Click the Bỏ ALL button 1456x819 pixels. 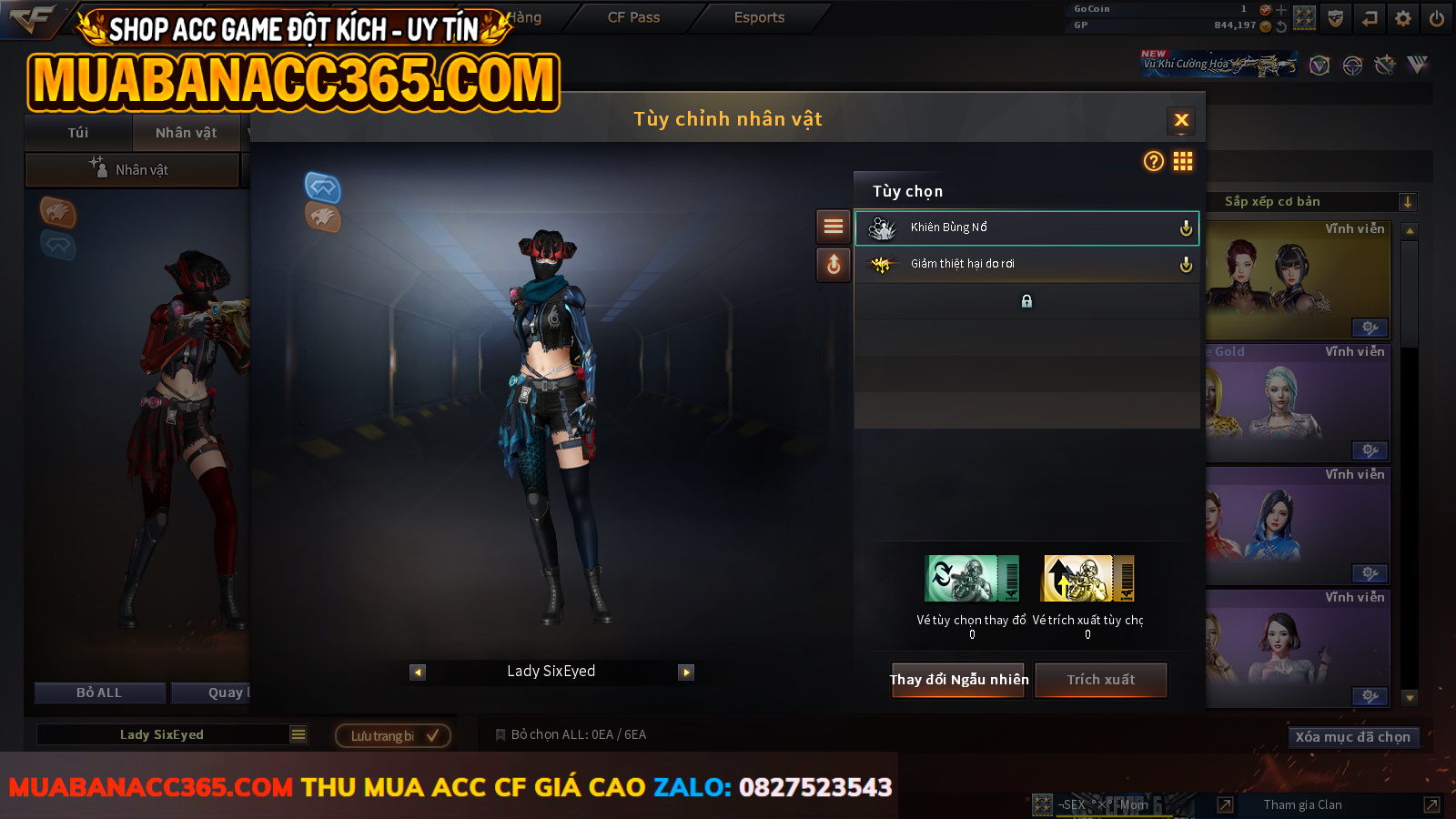(99, 693)
